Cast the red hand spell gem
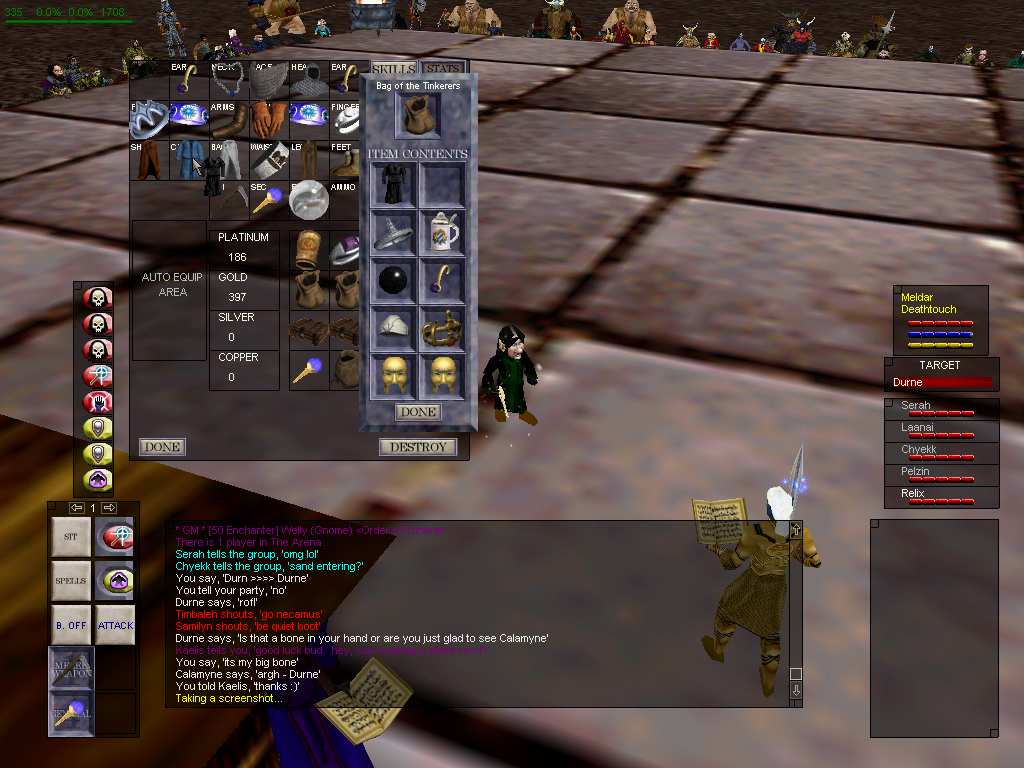Image resolution: width=1024 pixels, height=768 pixels. [x=98, y=403]
